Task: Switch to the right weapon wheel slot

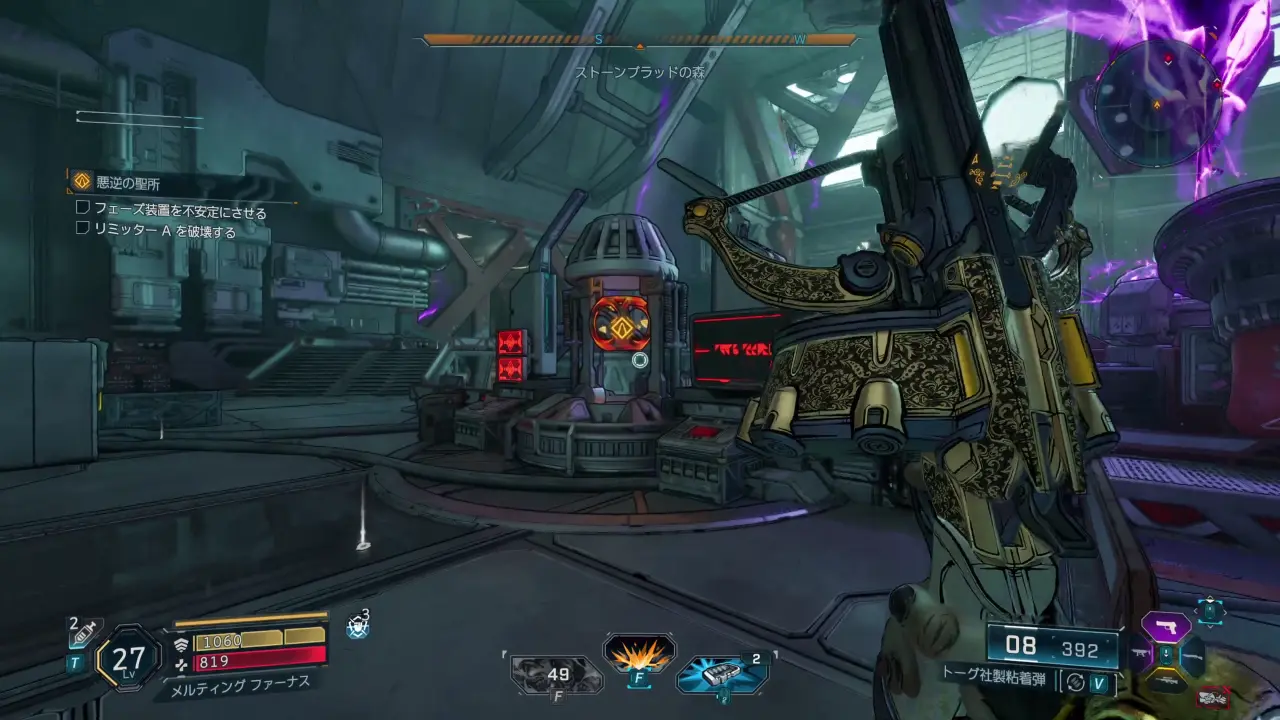Action: (x=1192, y=655)
